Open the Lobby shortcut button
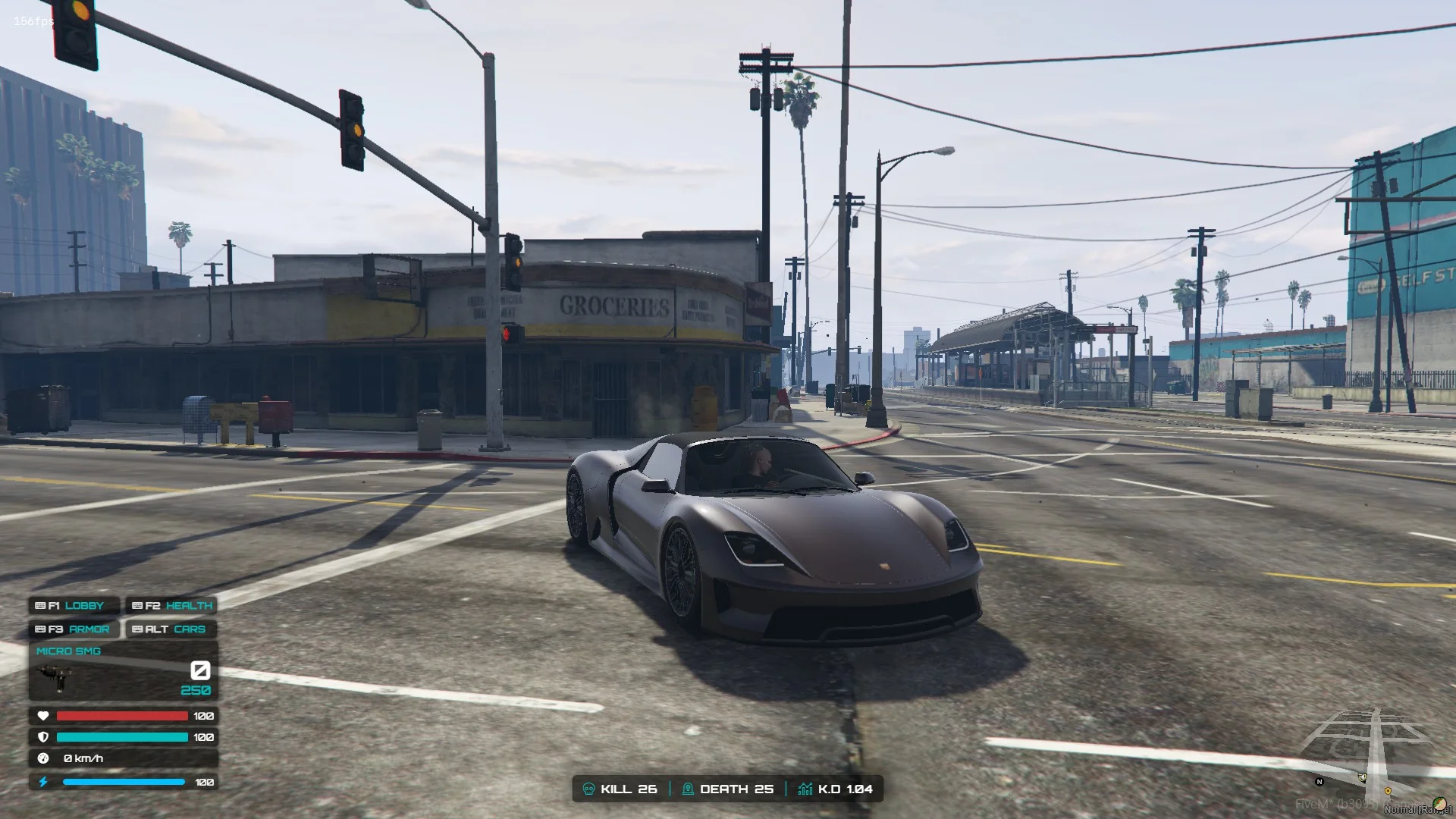 (x=74, y=605)
